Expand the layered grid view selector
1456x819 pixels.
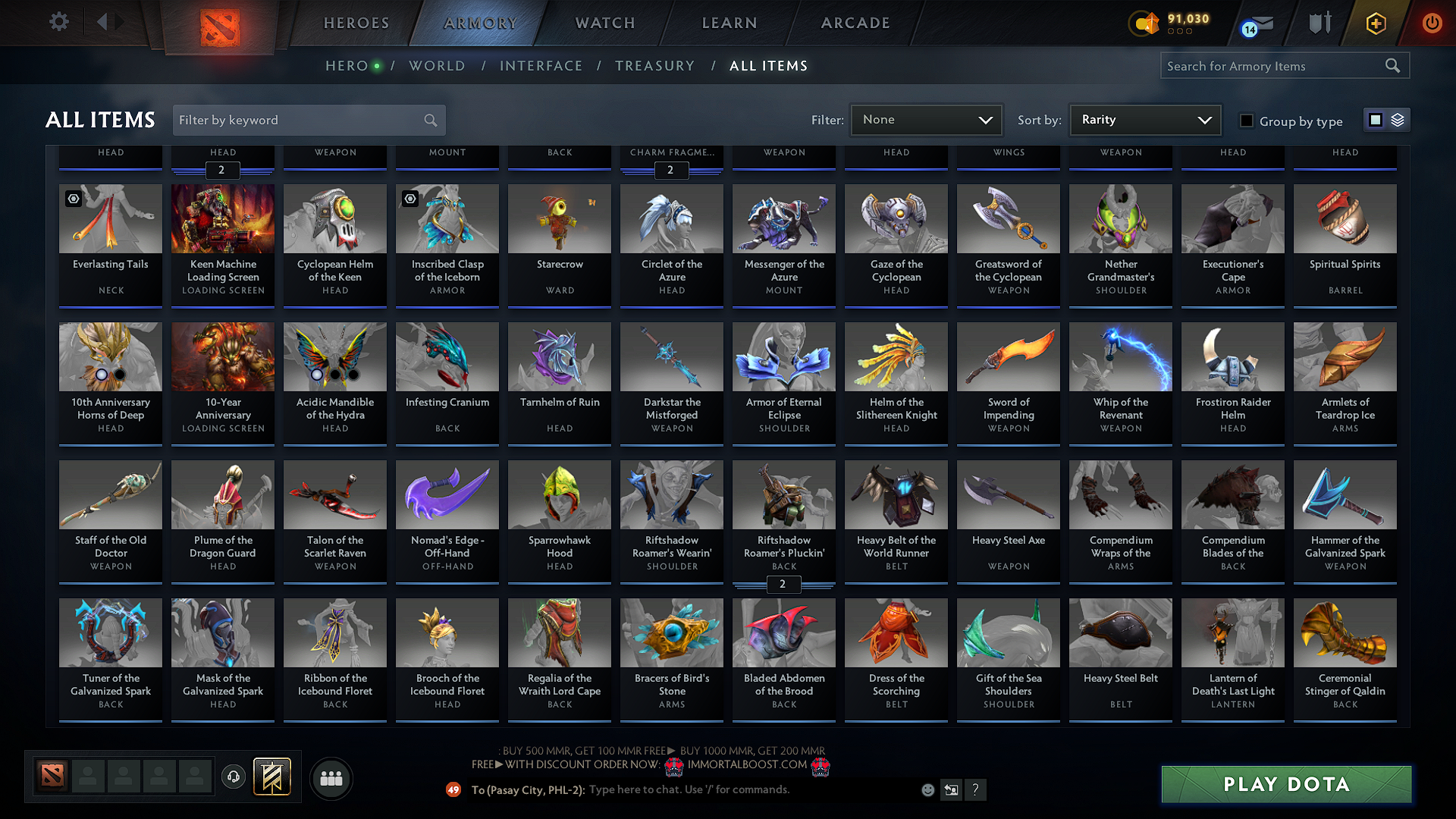pyautogui.click(x=1398, y=120)
